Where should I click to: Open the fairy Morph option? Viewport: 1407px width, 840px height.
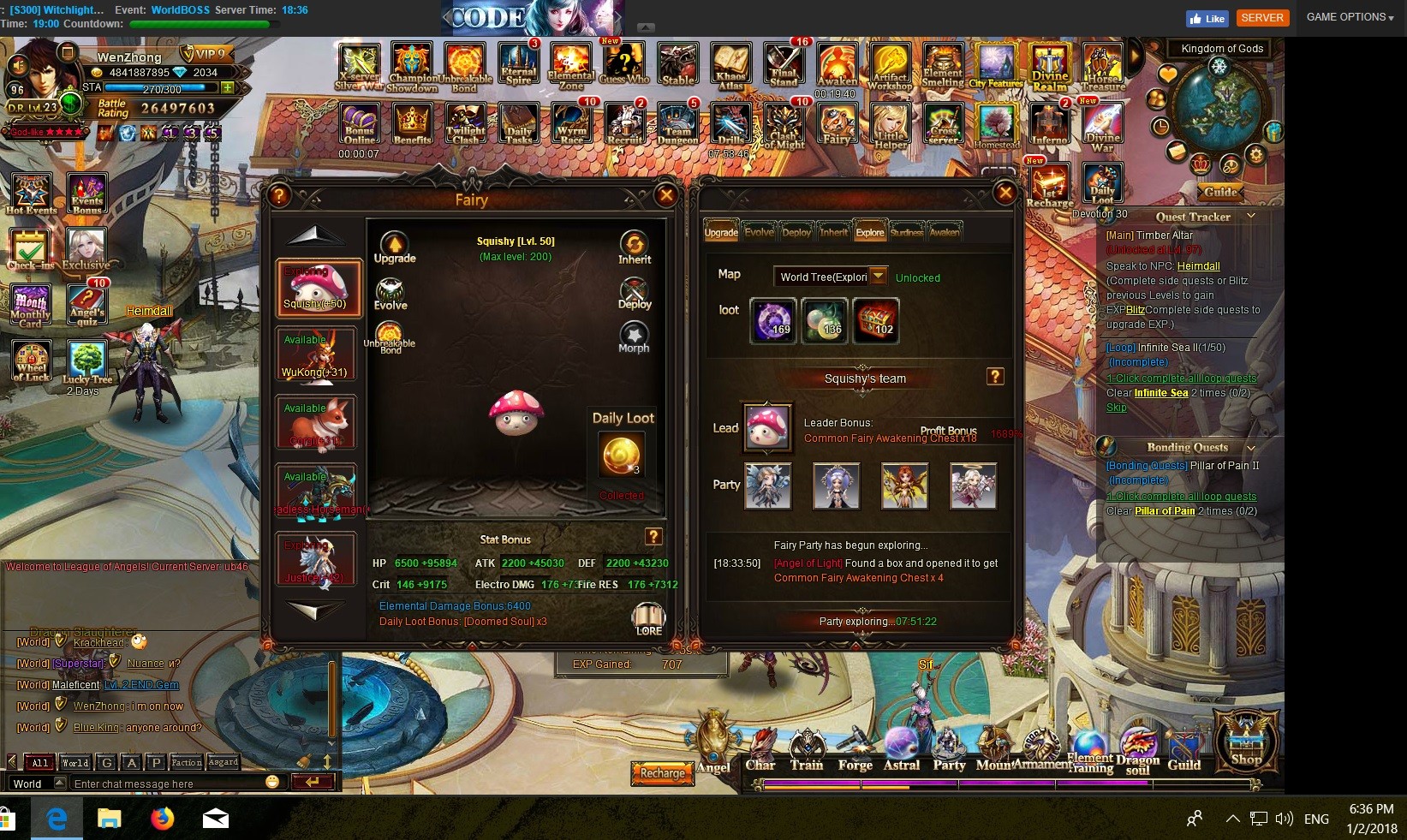[x=634, y=337]
